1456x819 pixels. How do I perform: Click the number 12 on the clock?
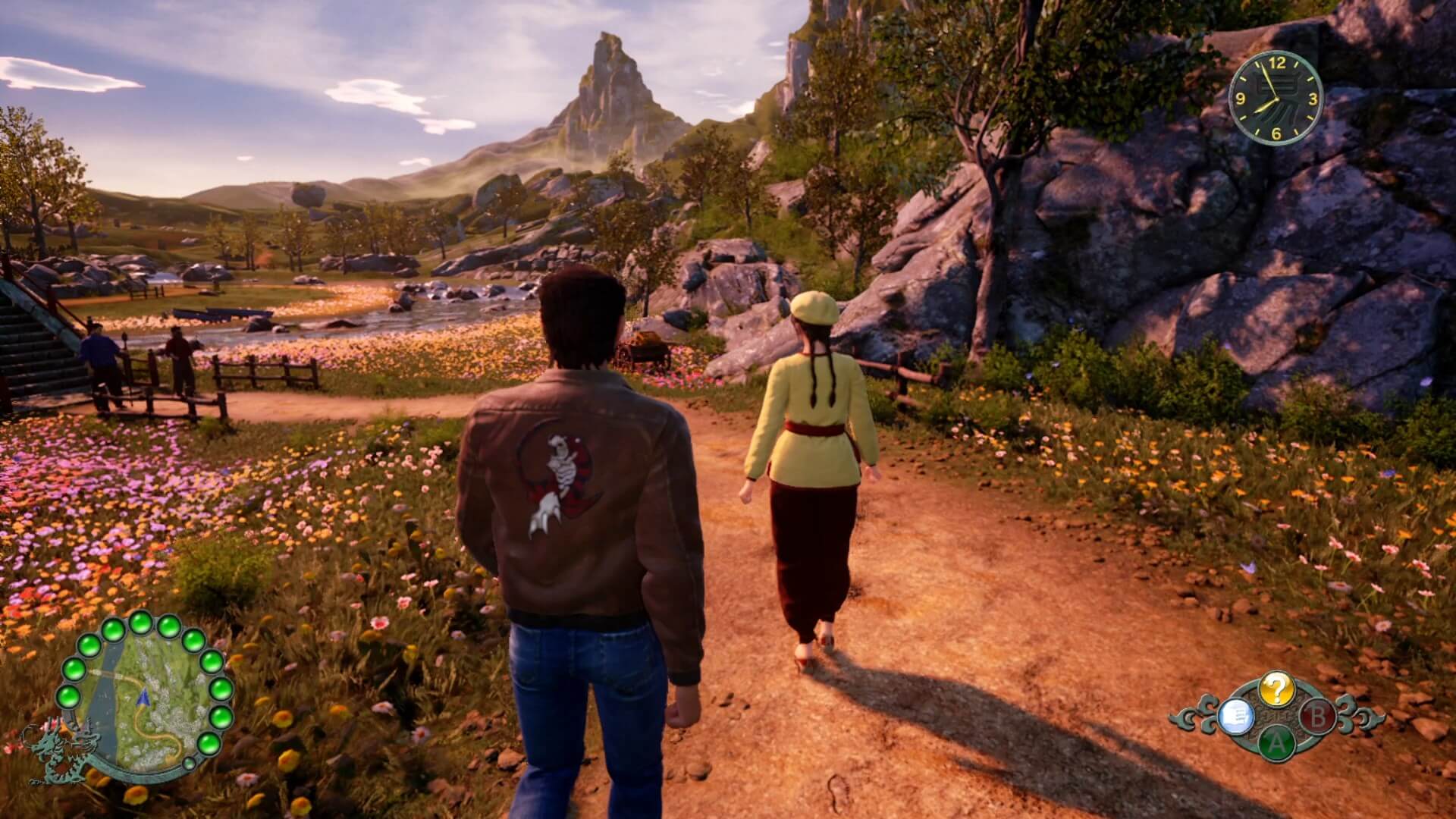click(x=1278, y=63)
